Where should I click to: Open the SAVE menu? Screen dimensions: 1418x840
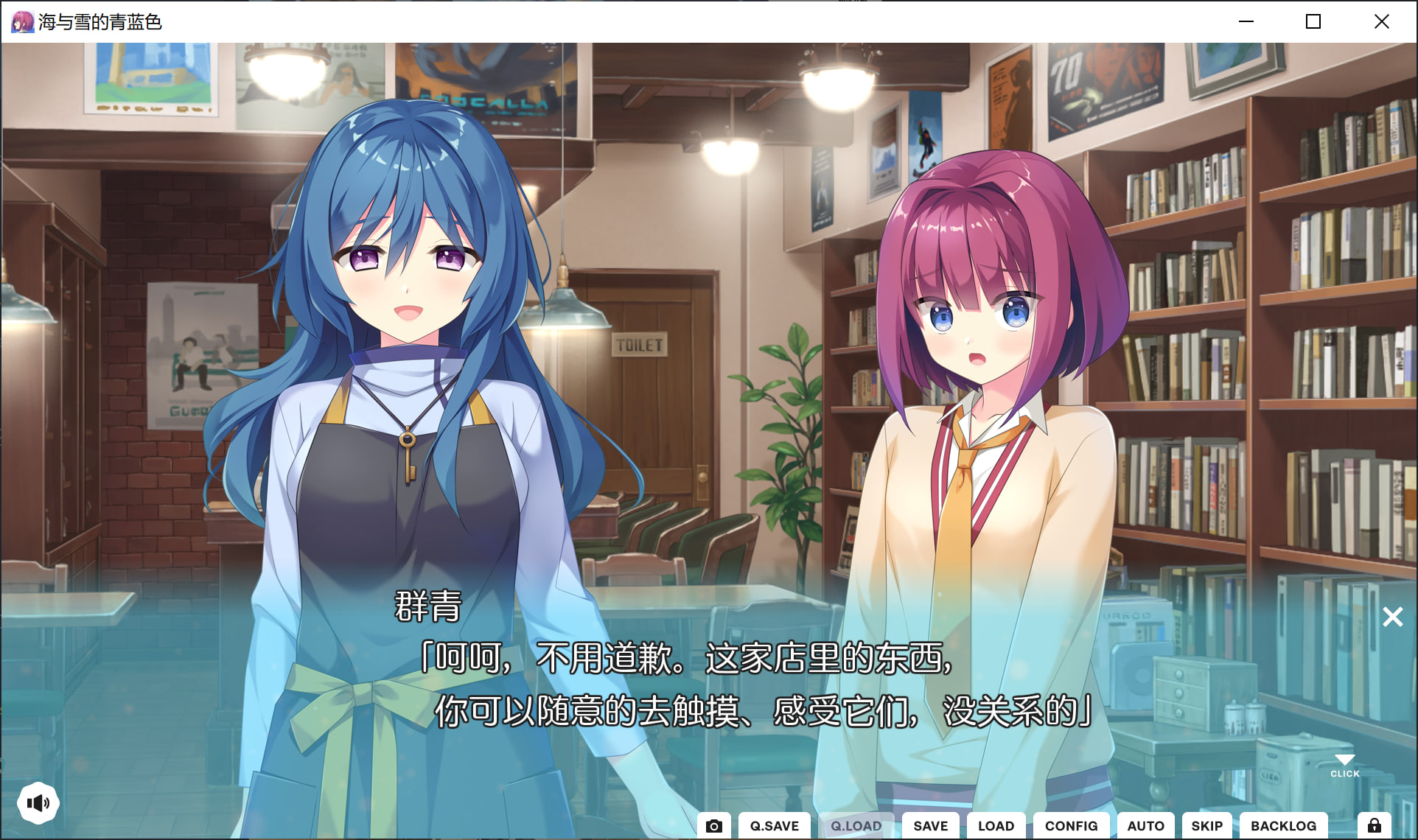tap(930, 825)
